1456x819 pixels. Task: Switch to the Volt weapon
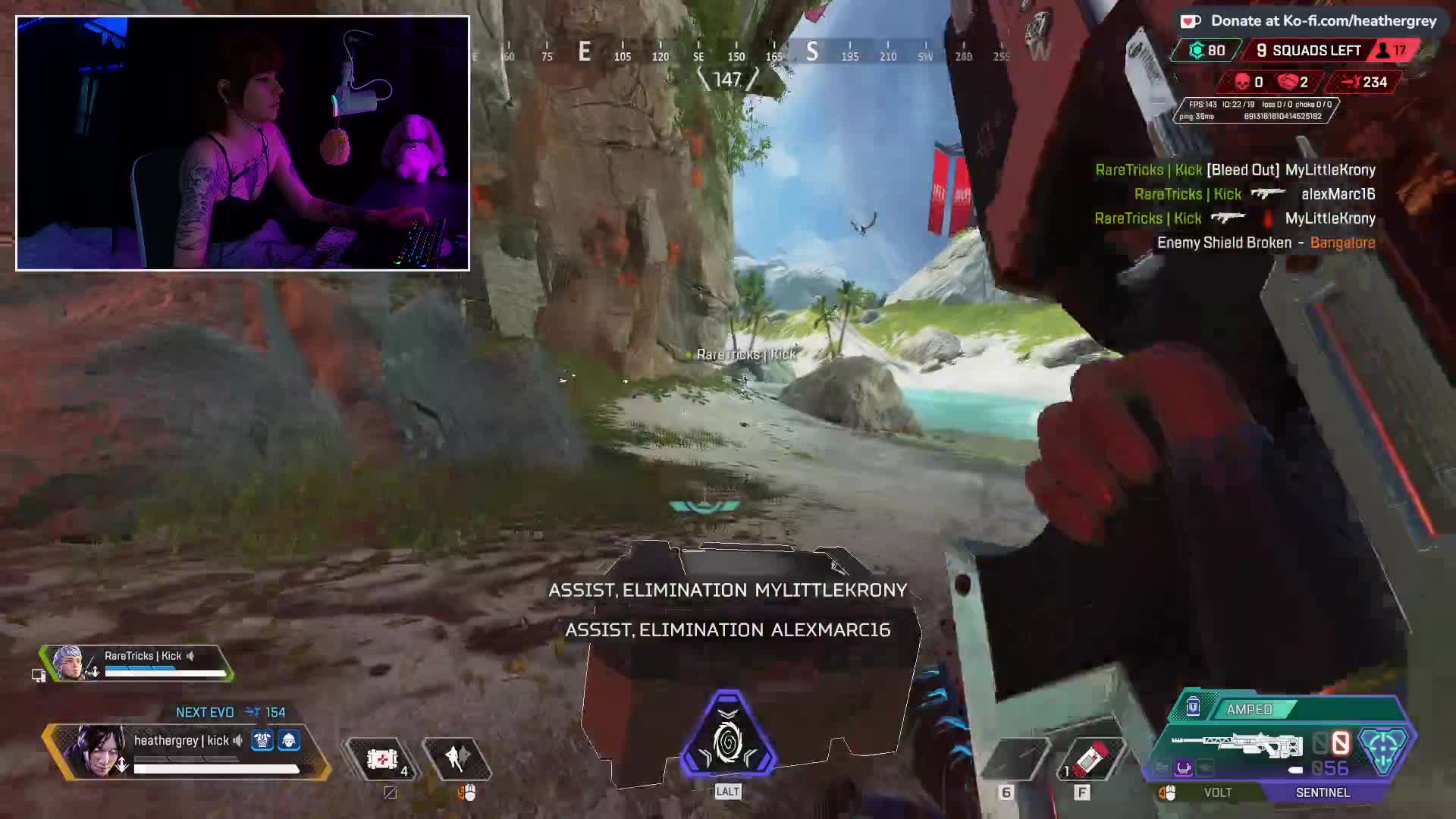tap(1217, 792)
